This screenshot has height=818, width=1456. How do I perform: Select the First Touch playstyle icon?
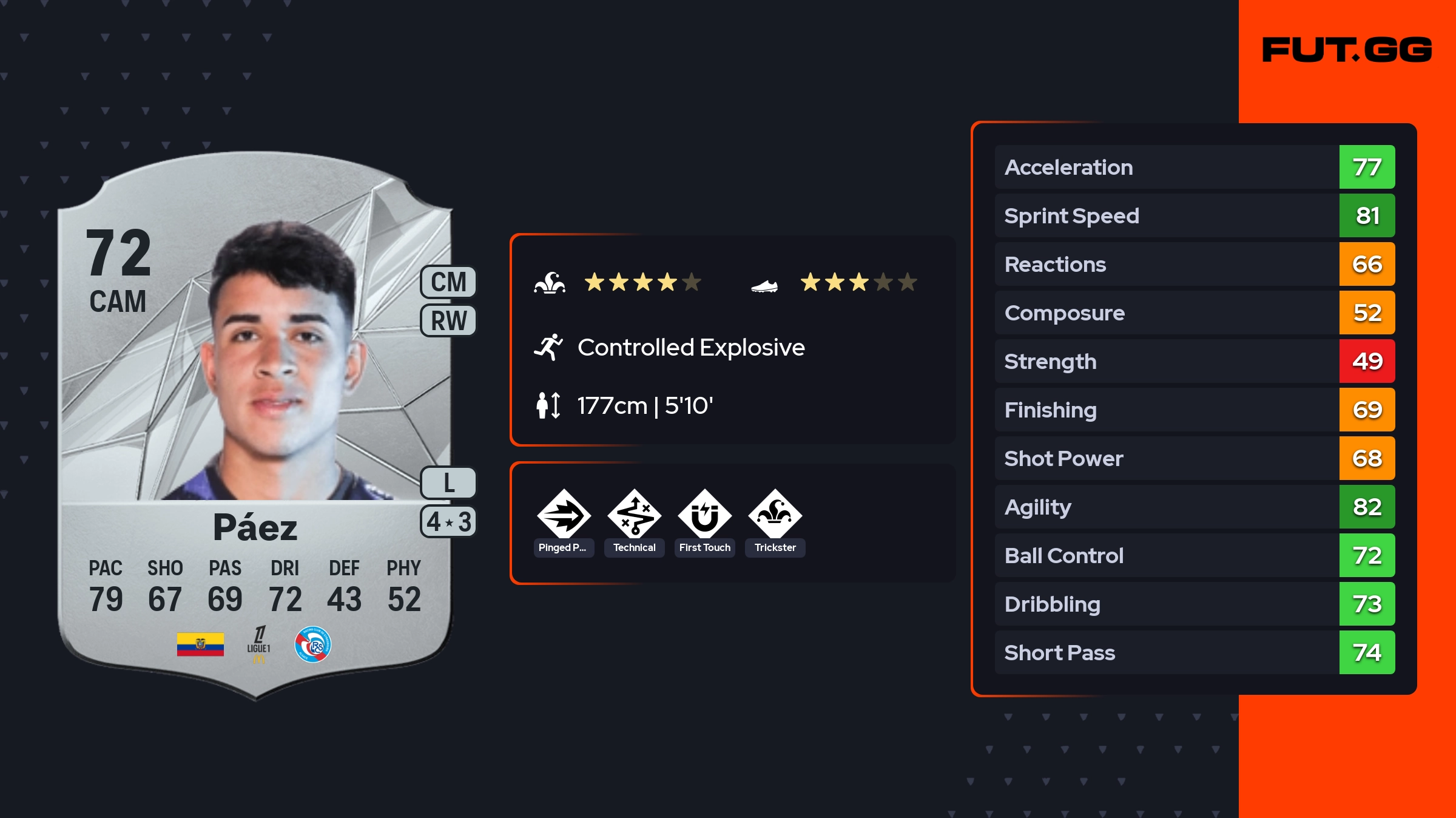[x=704, y=515]
